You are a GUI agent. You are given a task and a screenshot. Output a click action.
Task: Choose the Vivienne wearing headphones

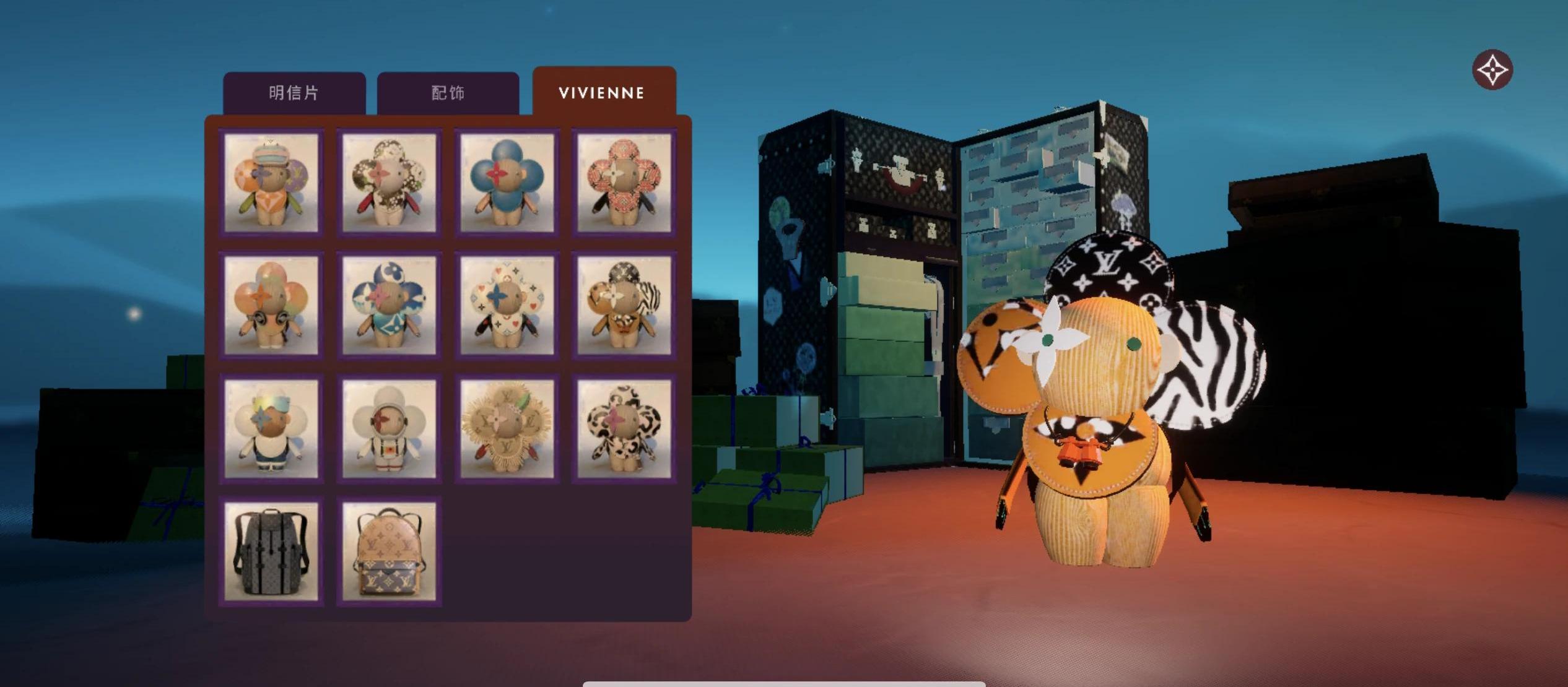(271, 305)
